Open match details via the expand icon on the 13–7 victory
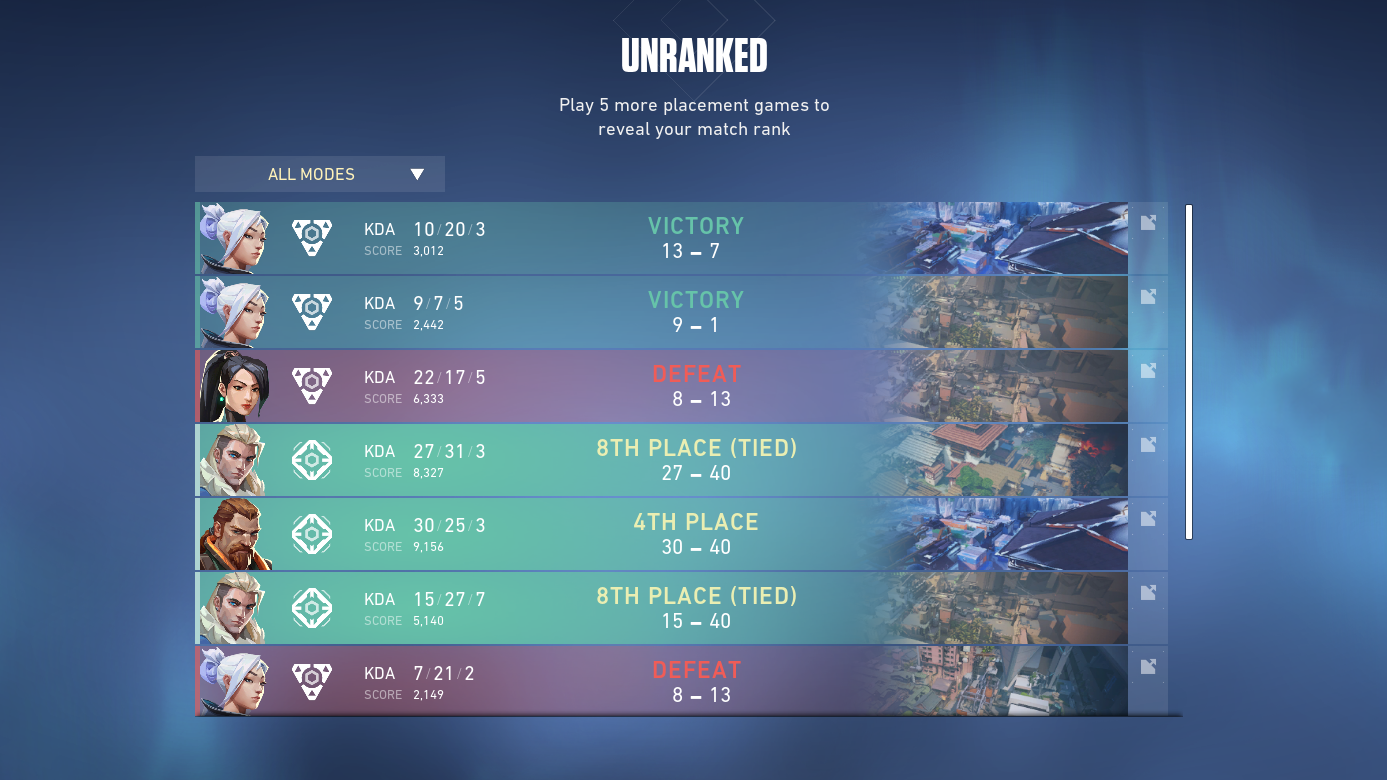1387x780 pixels. [x=1148, y=222]
